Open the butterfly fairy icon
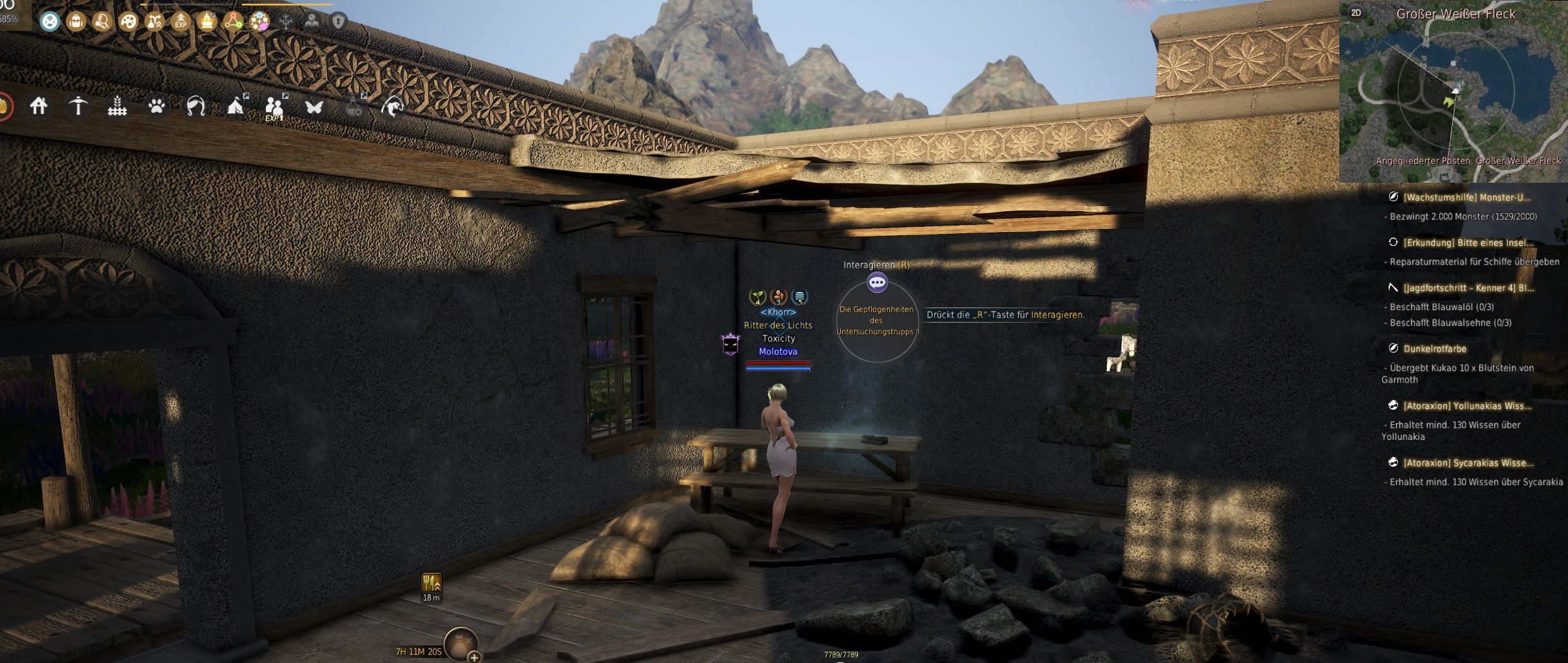This screenshot has height=663, width=1568. point(314,107)
